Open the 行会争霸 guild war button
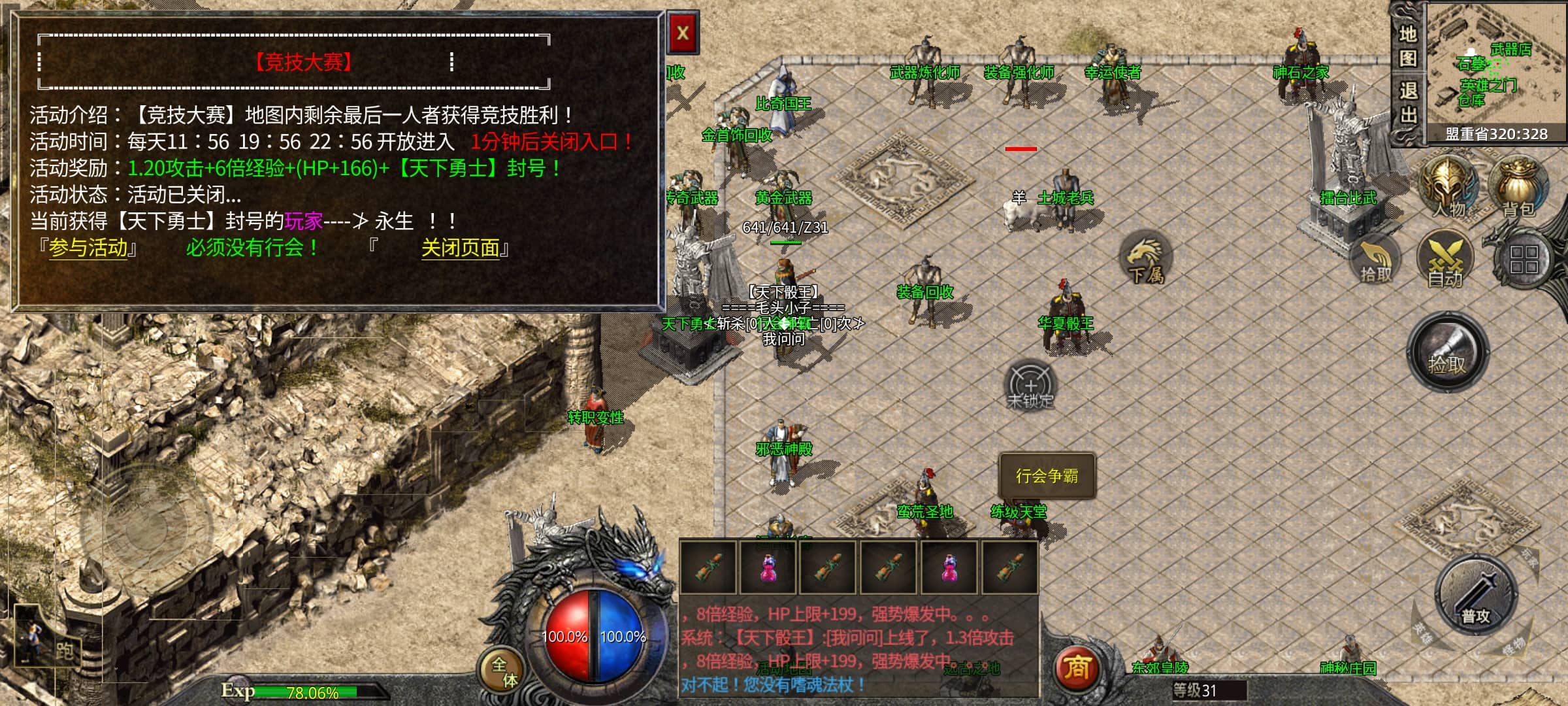The image size is (1568, 706). (x=1047, y=476)
